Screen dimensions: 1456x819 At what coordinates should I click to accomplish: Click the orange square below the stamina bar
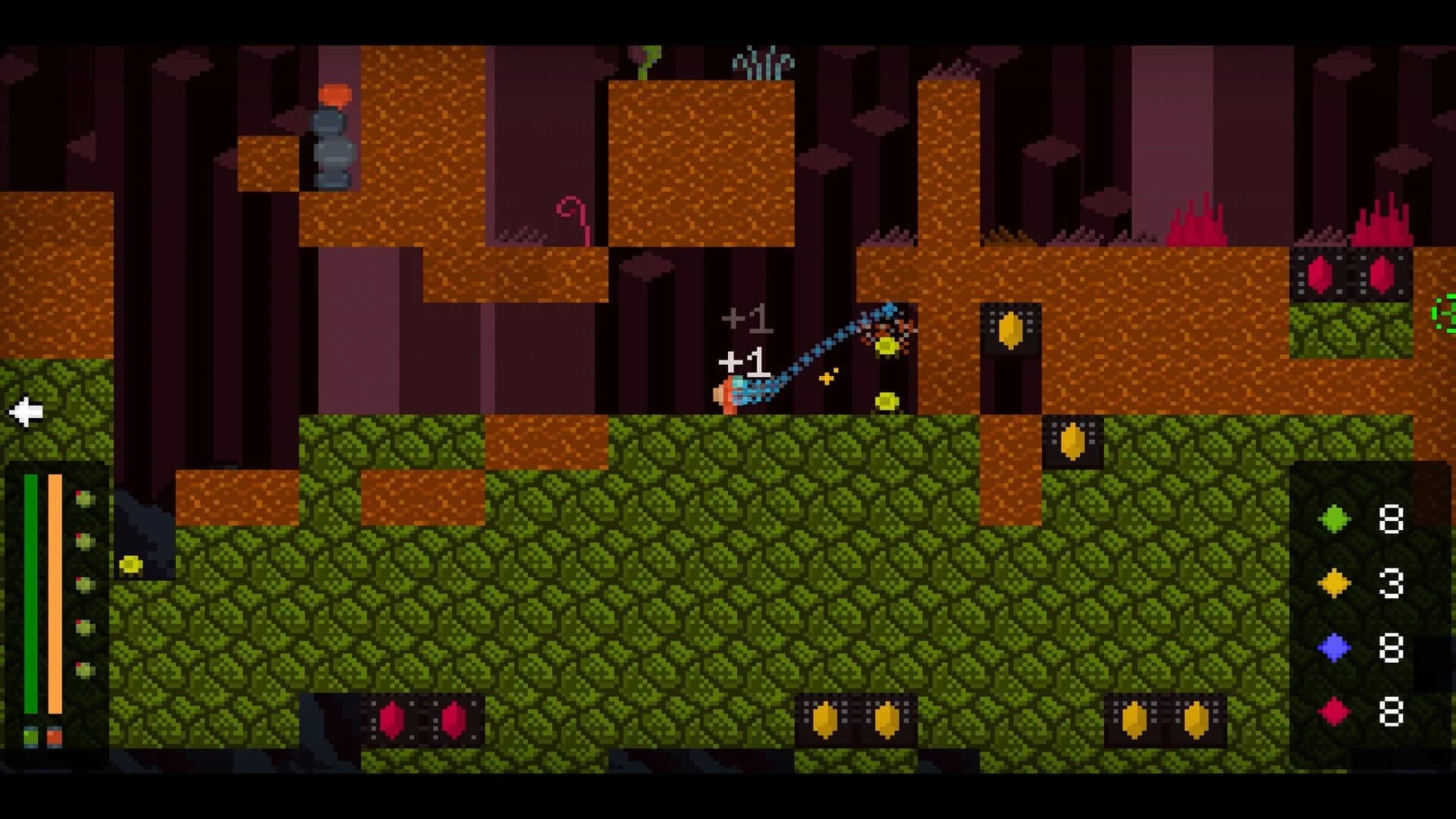55,736
